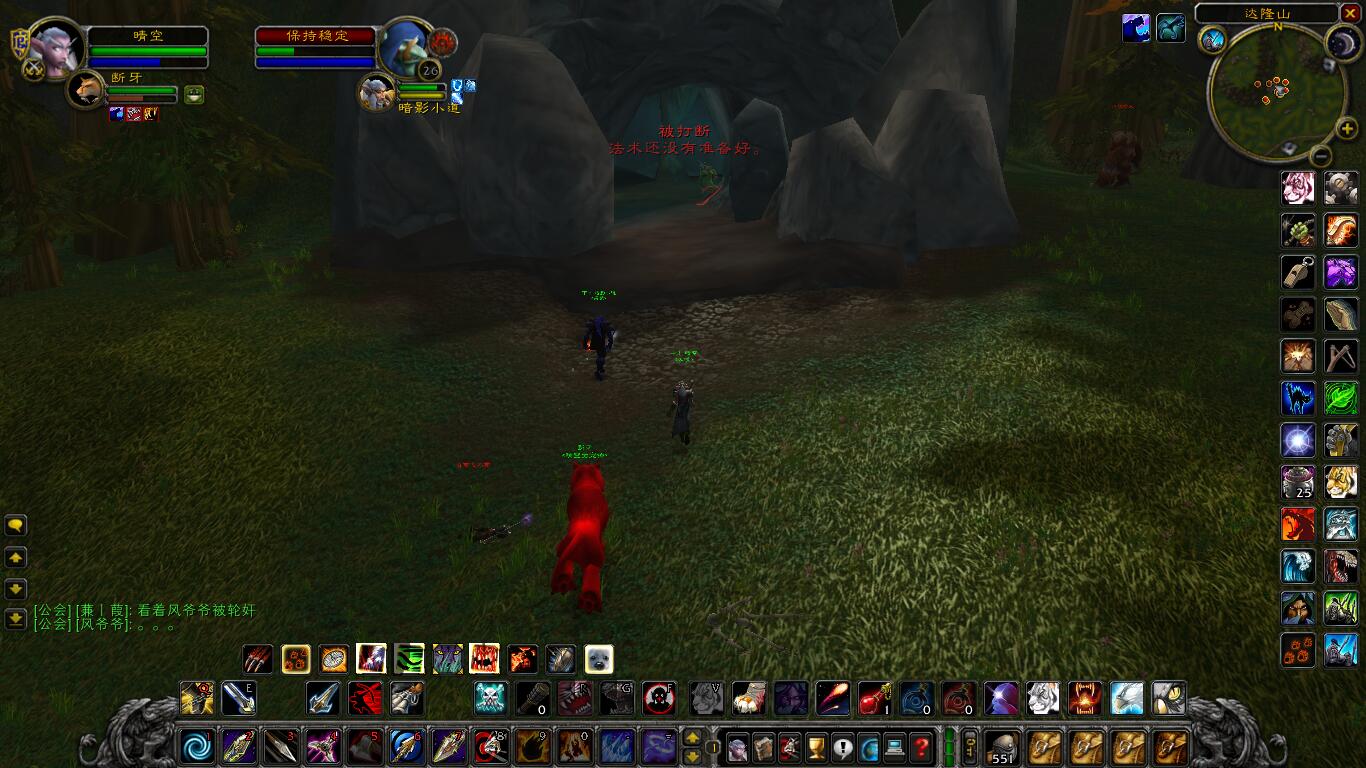The width and height of the screenshot is (1366, 768).
Task: Click the target's portrait frame
Action: (405, 47)
